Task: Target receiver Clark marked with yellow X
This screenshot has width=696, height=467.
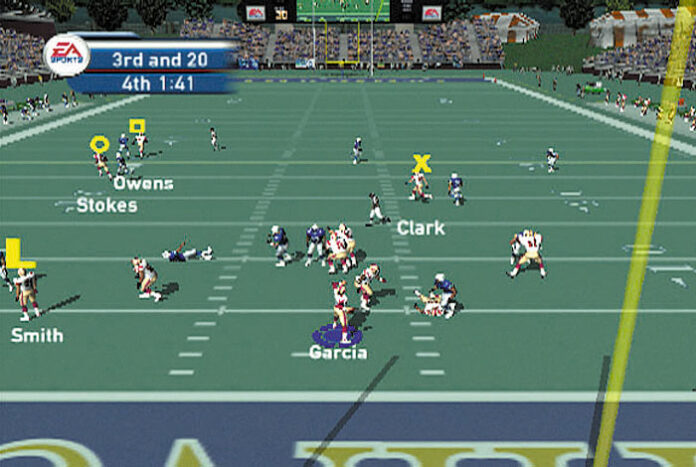Action: coord(421,163)
